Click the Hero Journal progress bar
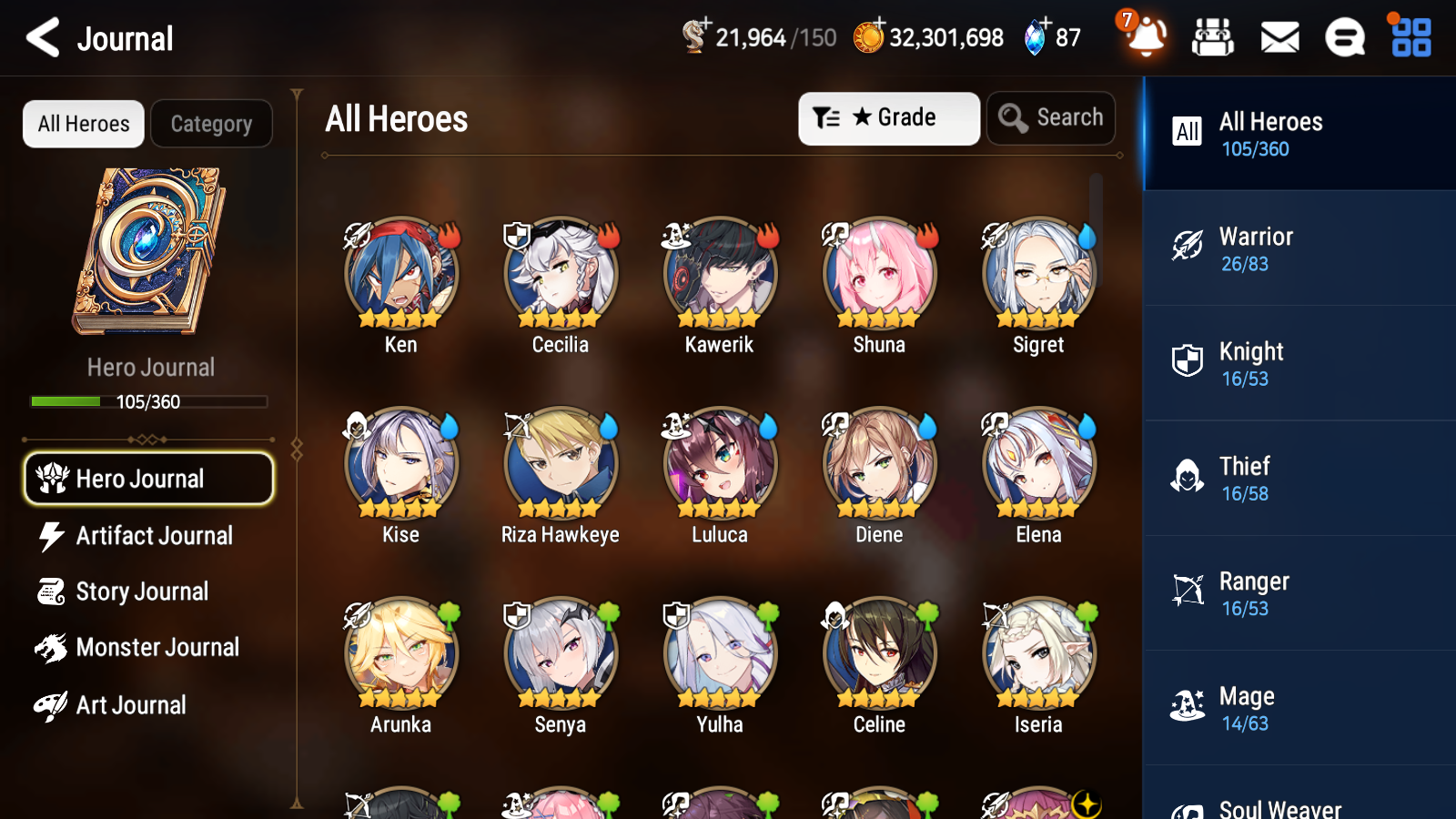 pyautogui.click(x=148, y=401)
